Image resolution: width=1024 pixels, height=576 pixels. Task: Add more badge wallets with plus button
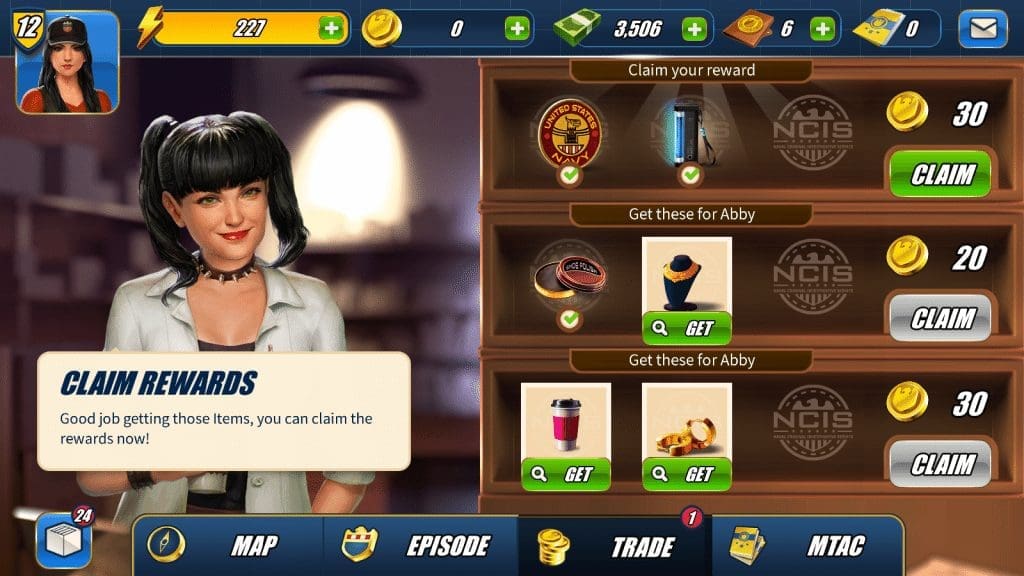pos(822,28)
